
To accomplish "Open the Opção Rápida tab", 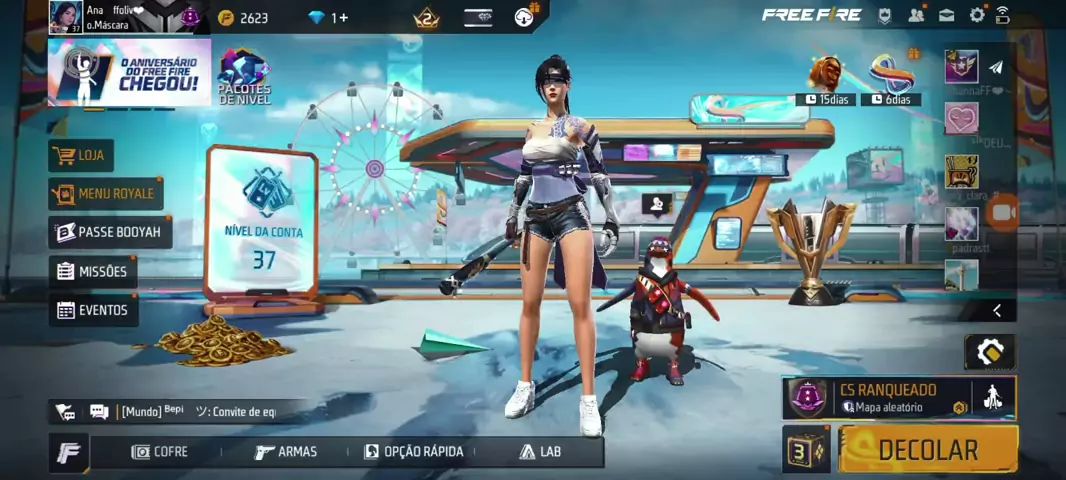I will point(414,452).
